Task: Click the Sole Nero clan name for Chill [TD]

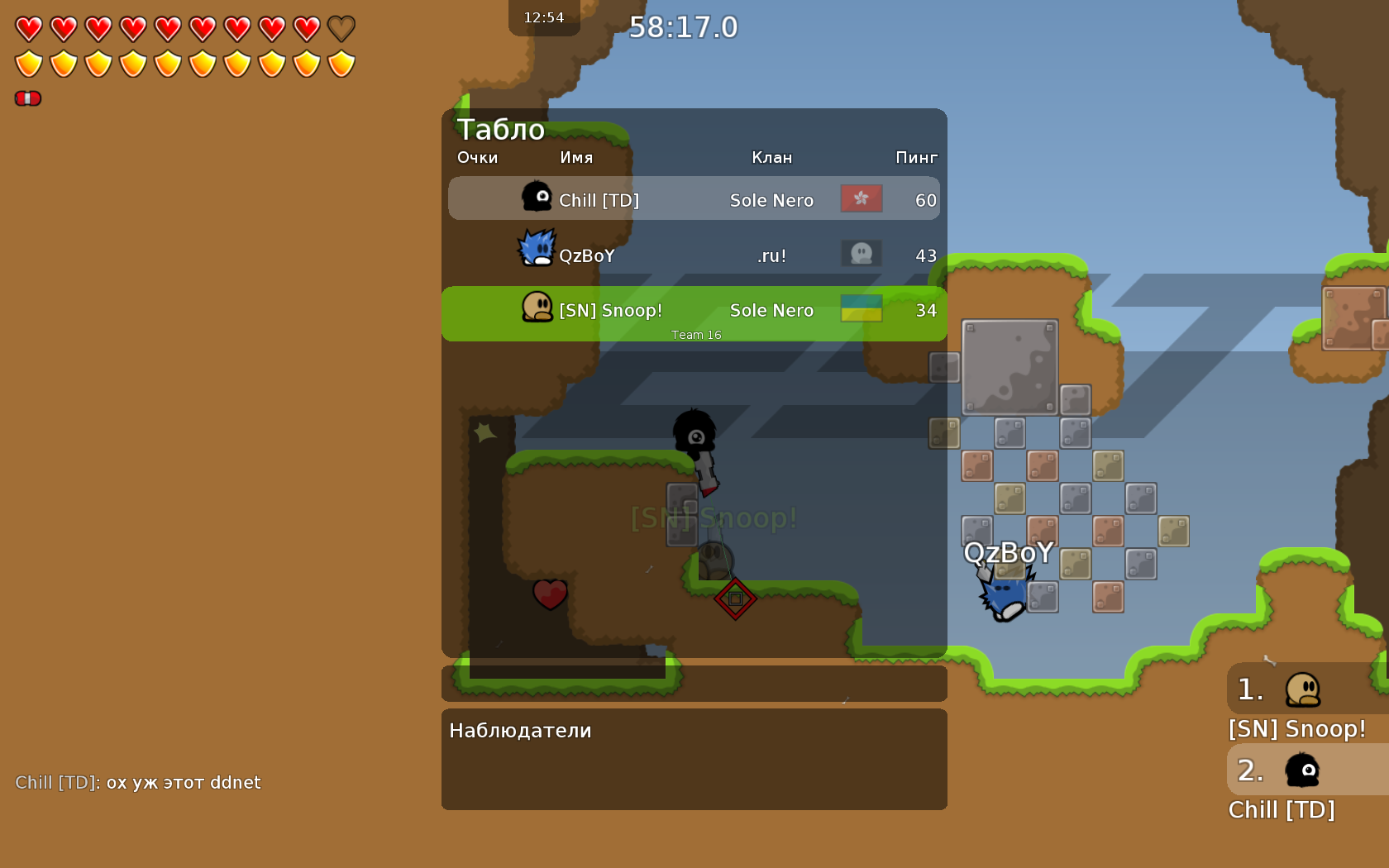Action: pos(771,199)
